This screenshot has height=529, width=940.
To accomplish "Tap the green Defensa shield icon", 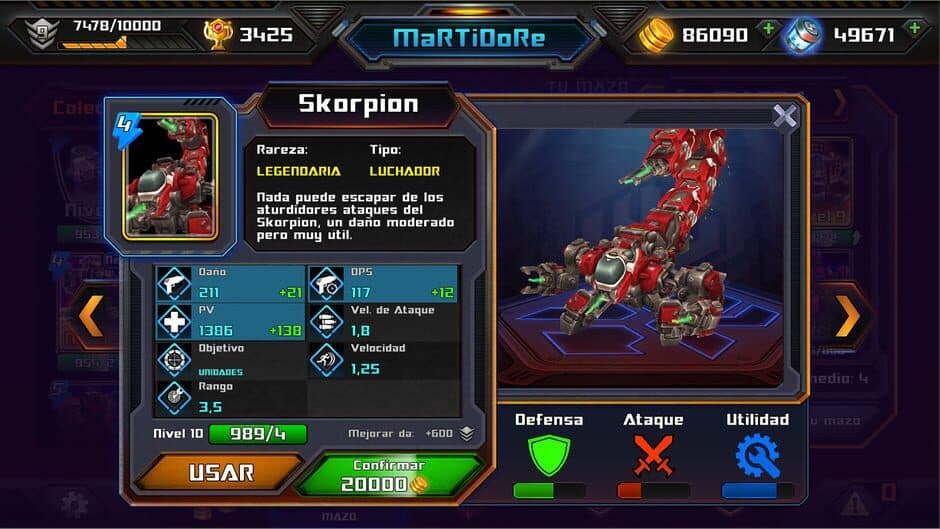I will tap(549, 455).
